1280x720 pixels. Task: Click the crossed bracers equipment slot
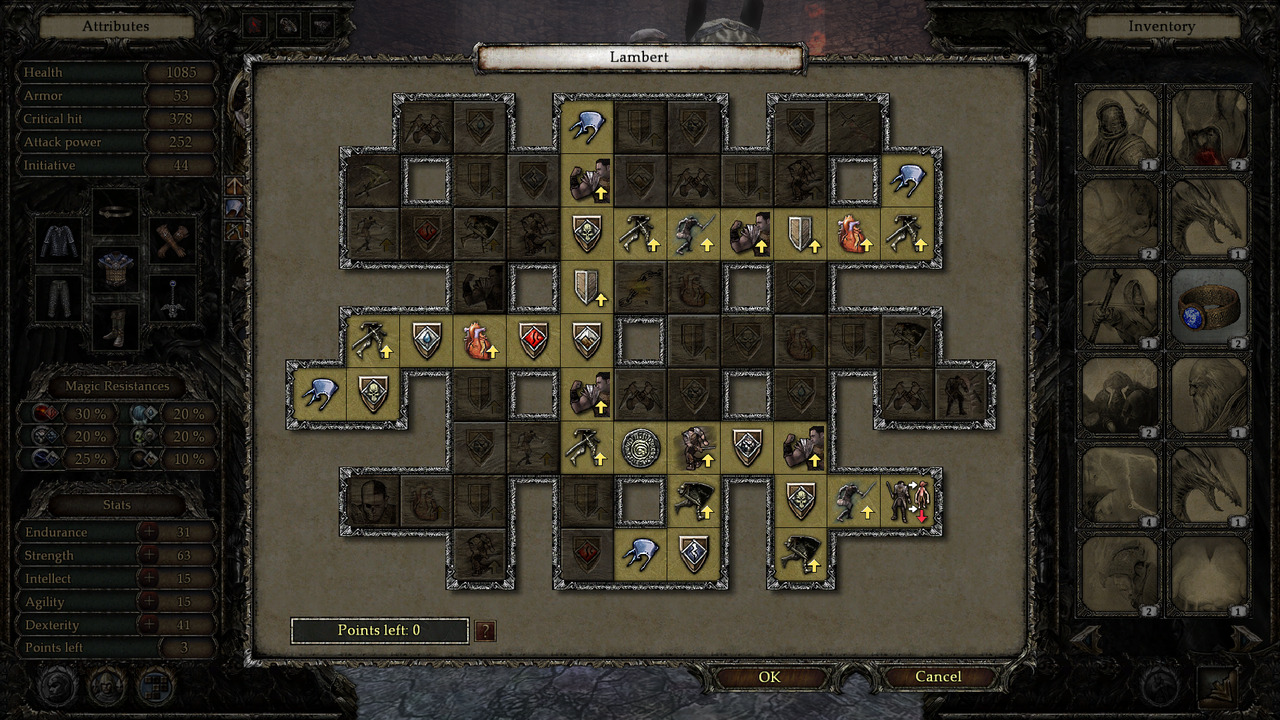173,240
